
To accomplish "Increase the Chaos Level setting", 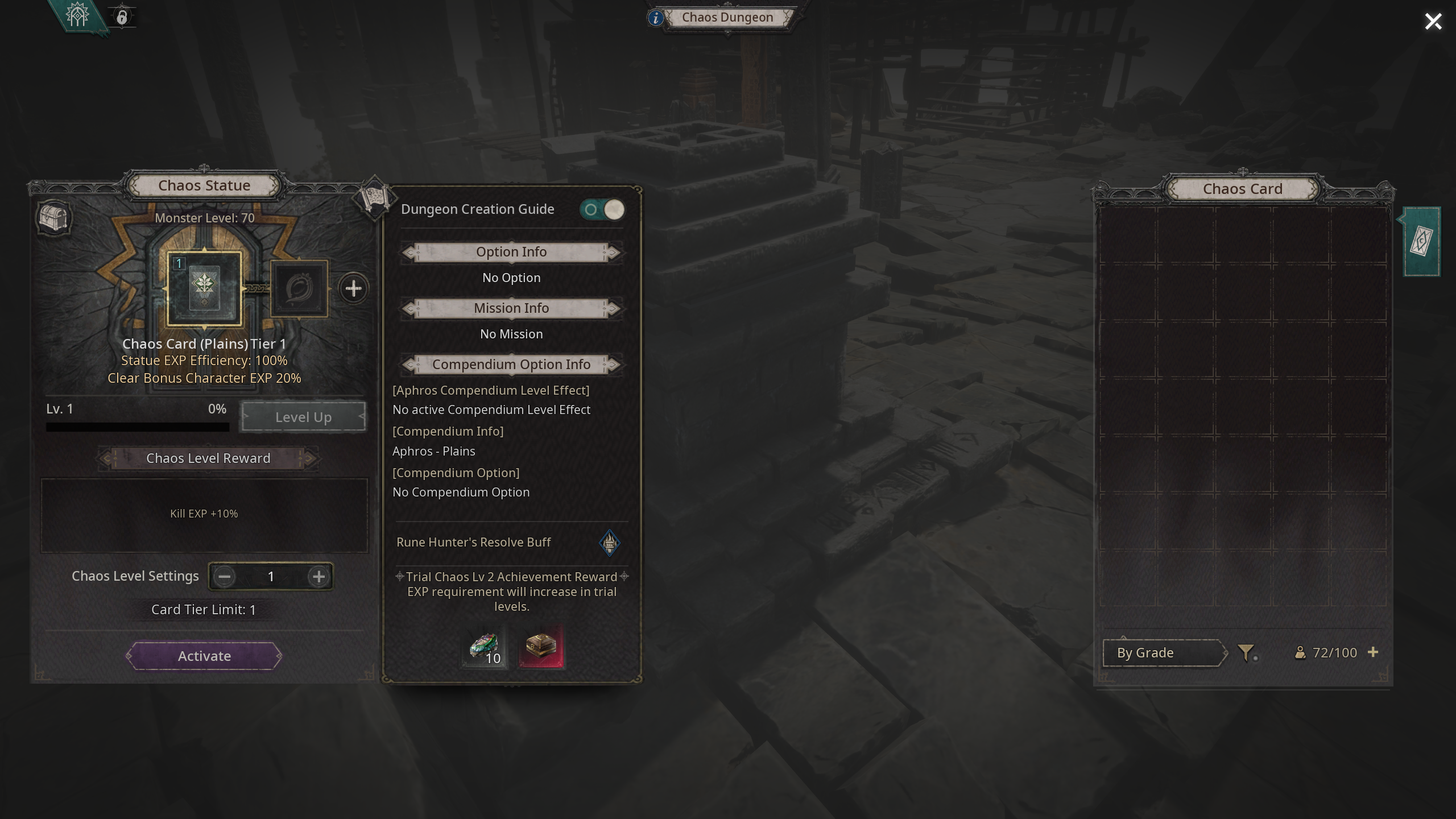I will coord(318,577).
